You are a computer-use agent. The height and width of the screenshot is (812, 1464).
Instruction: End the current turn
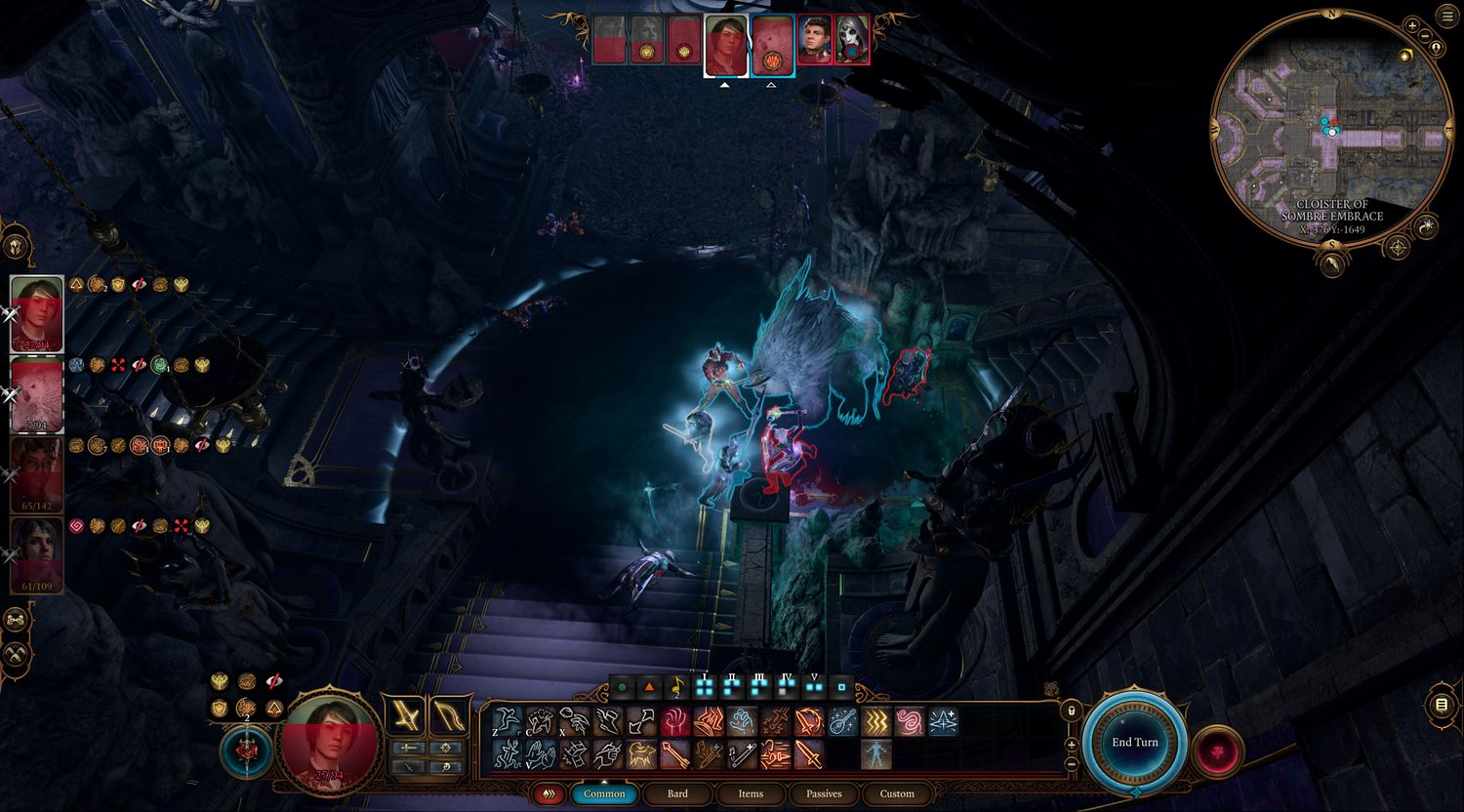[1135, 743]
